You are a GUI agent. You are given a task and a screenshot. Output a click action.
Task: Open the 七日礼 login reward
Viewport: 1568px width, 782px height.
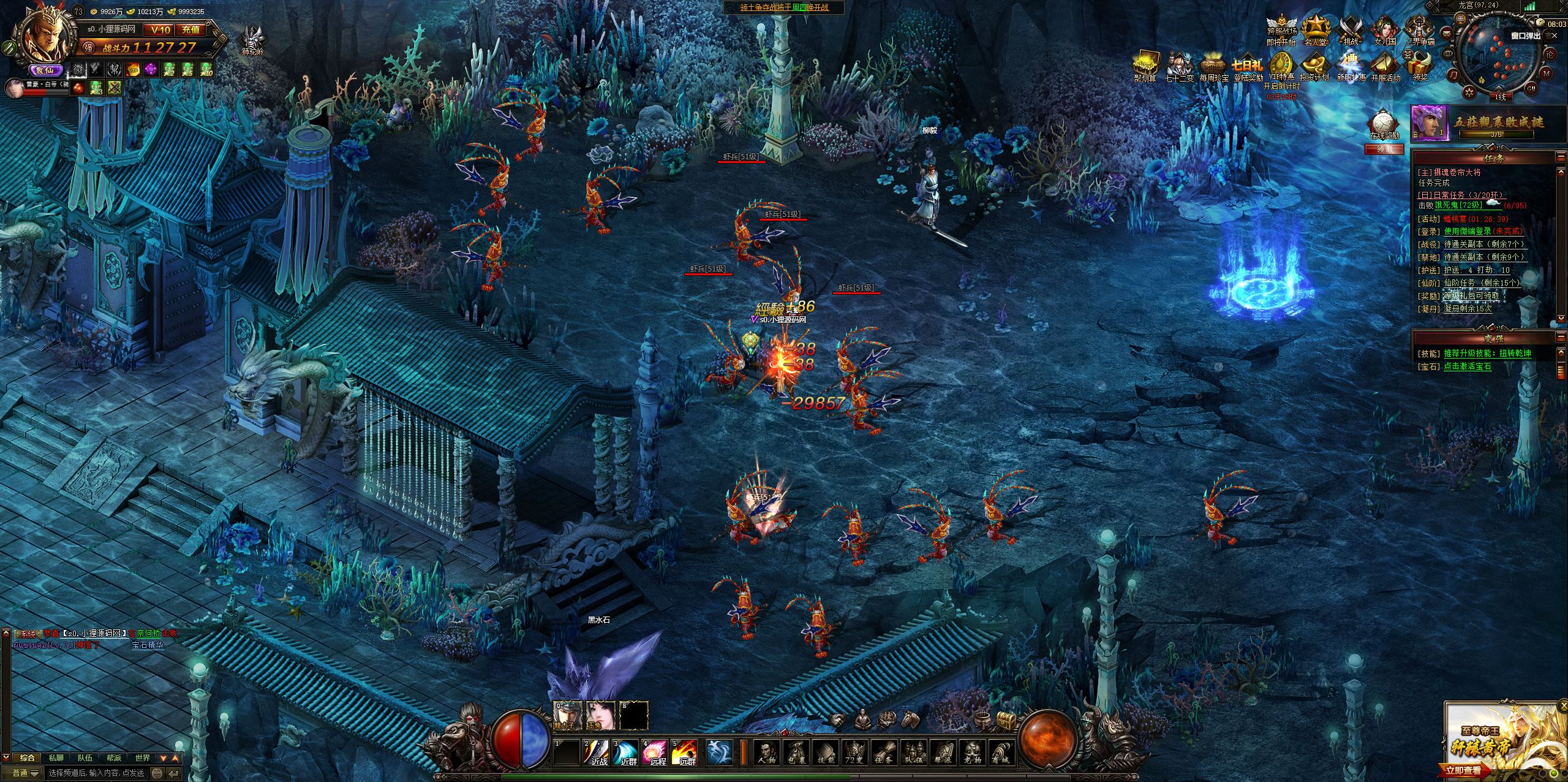click(x=1248, y=67)
